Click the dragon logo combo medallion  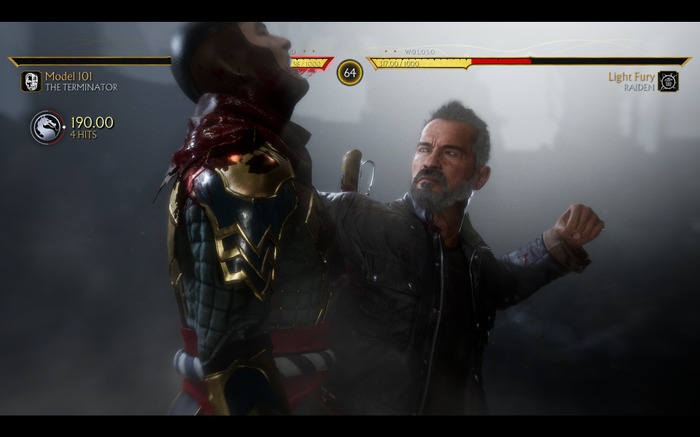click(x=47, y=127)
